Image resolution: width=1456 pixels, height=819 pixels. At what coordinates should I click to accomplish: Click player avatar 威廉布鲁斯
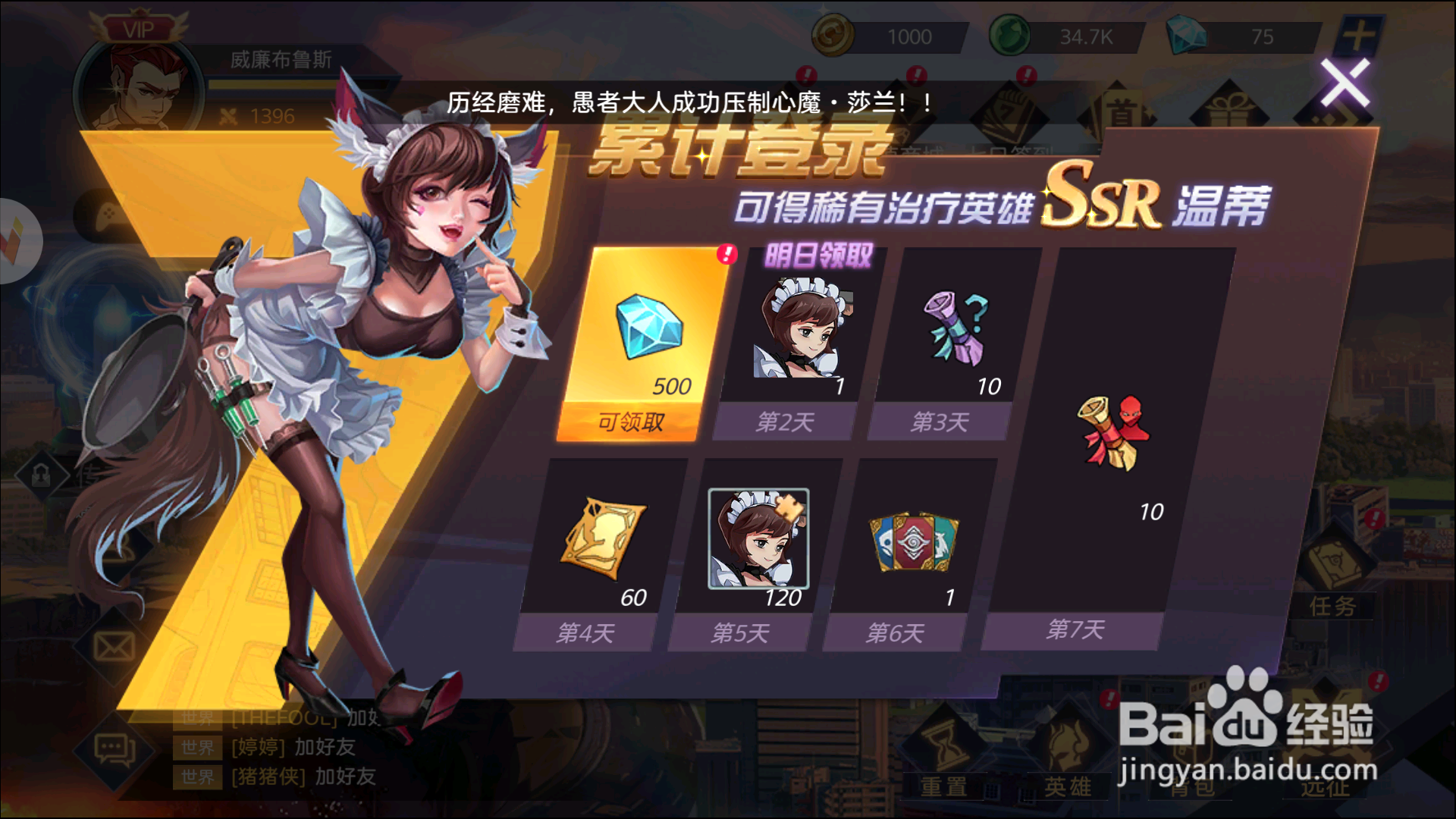click(x=139, y=83)
